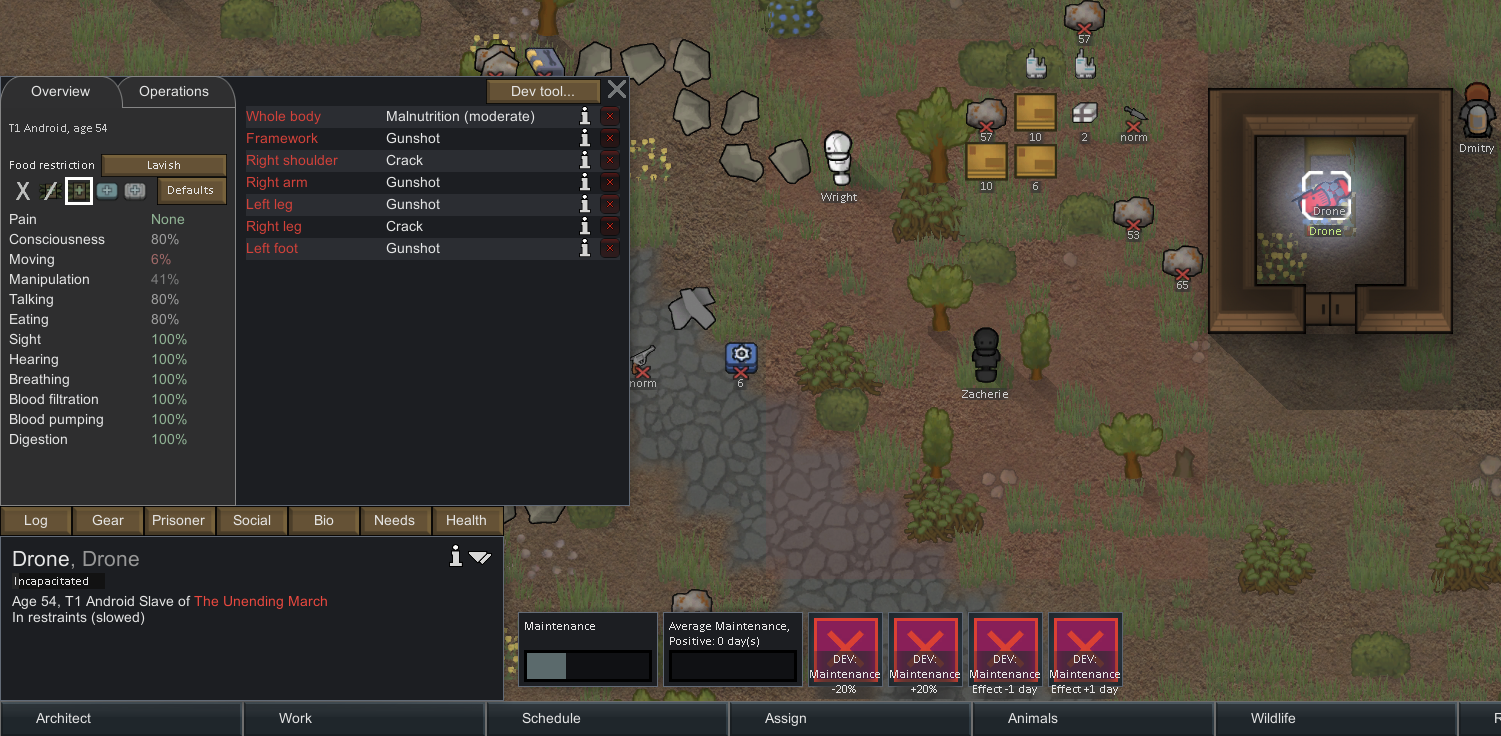Toggle the selected raw food allowed preset
1501x736 pixels.
pyautogui.click(x=78, y=190)
